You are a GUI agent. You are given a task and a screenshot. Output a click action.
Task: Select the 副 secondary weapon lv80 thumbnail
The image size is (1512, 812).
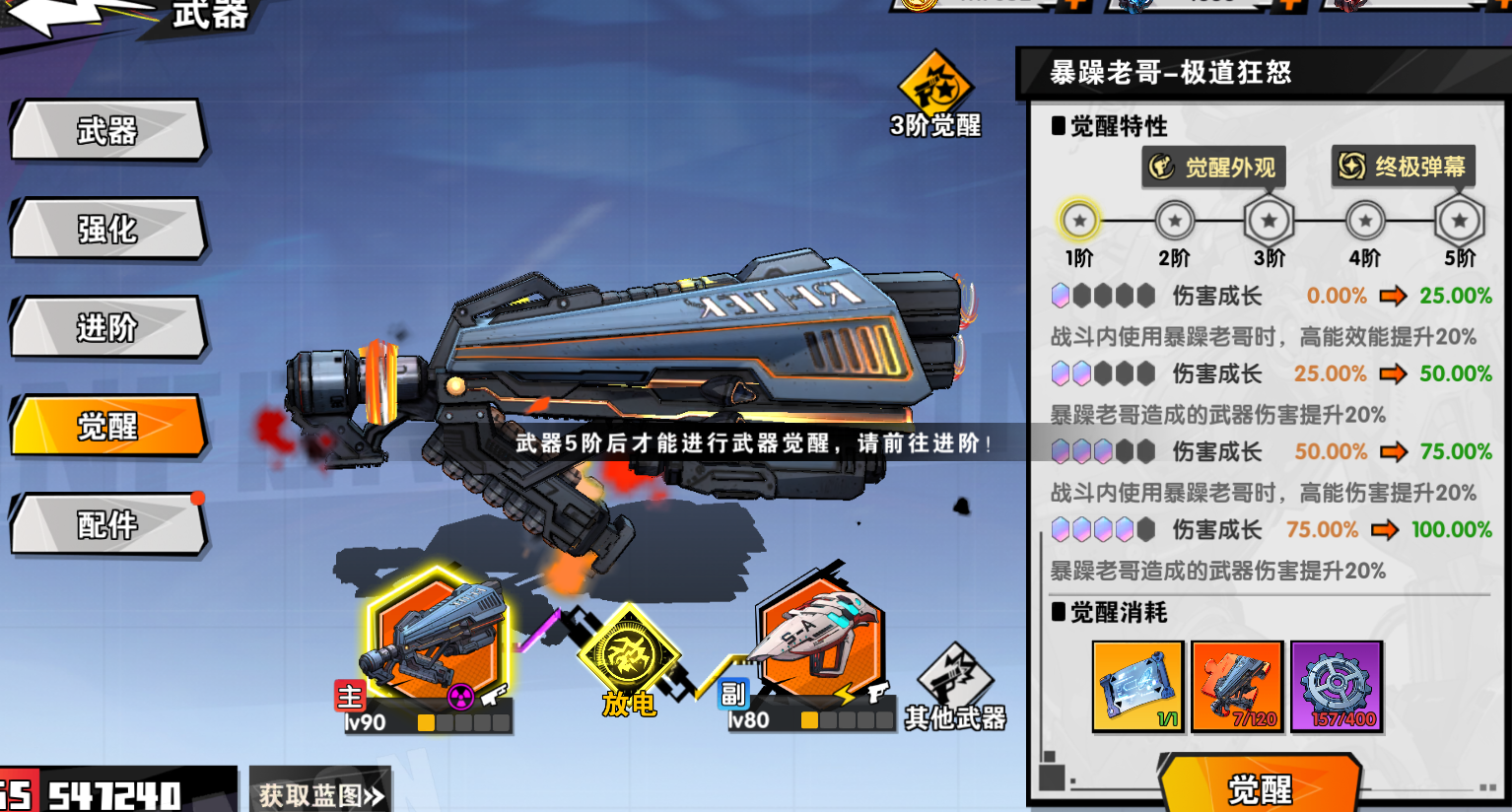821,643
